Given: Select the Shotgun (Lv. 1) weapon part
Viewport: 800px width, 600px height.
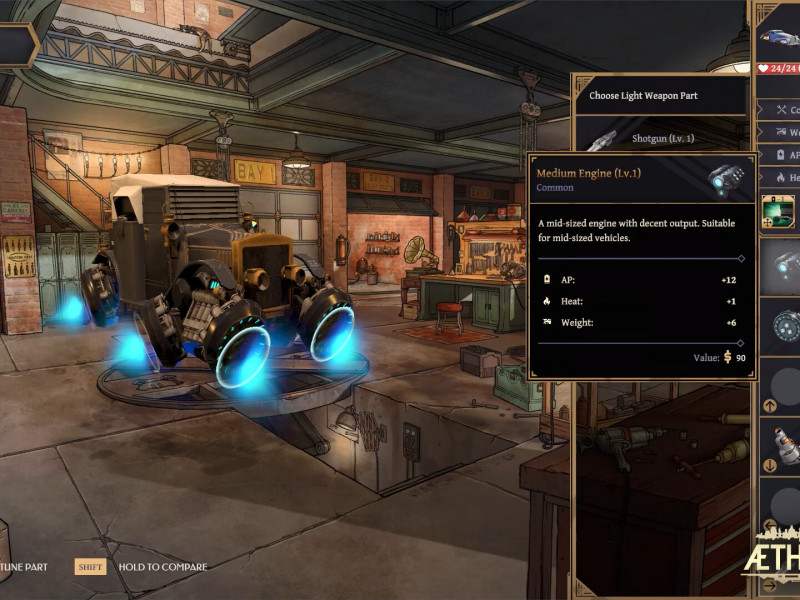Looking at the screenshot, I should [x=660, y=138].
